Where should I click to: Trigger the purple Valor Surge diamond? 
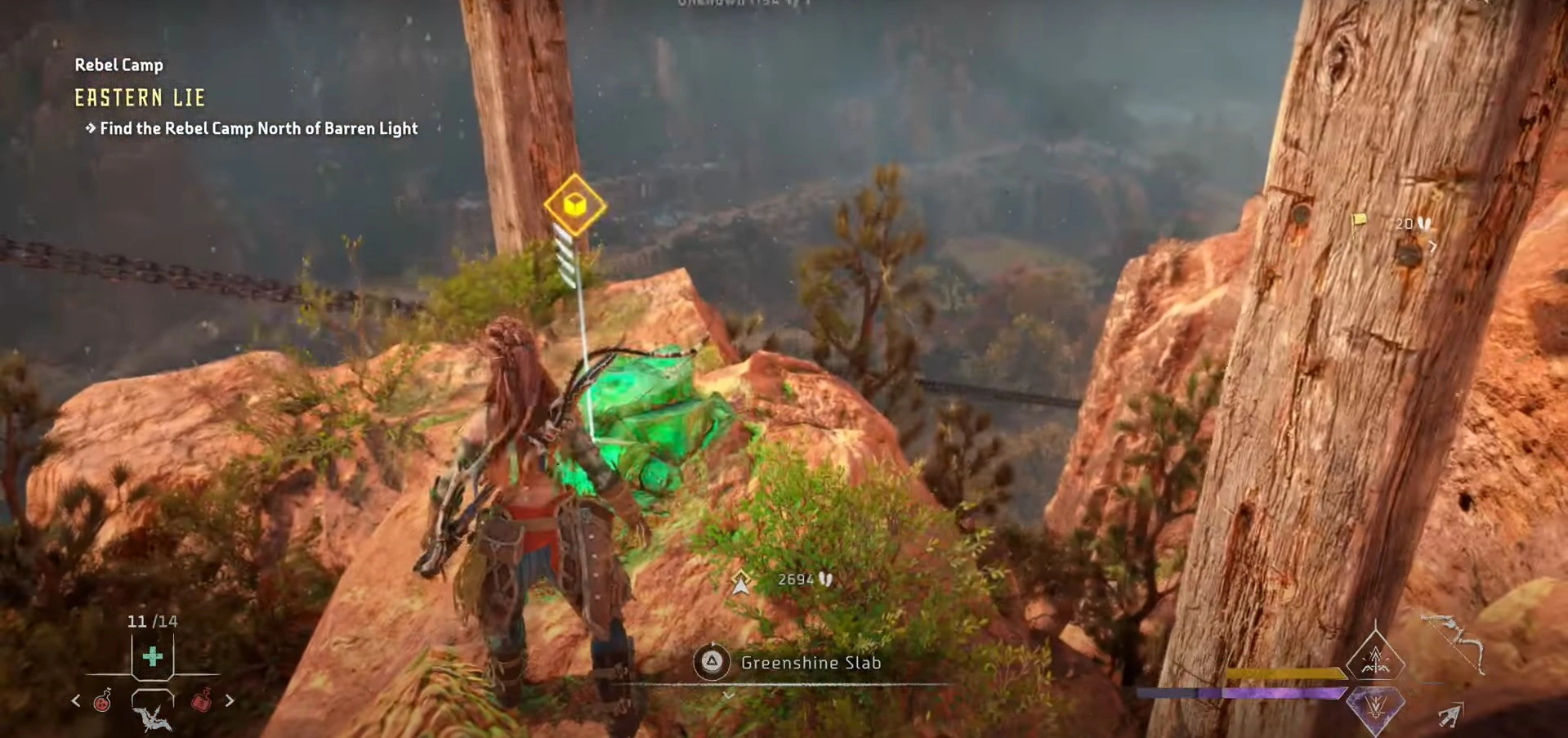(1375, 706)
